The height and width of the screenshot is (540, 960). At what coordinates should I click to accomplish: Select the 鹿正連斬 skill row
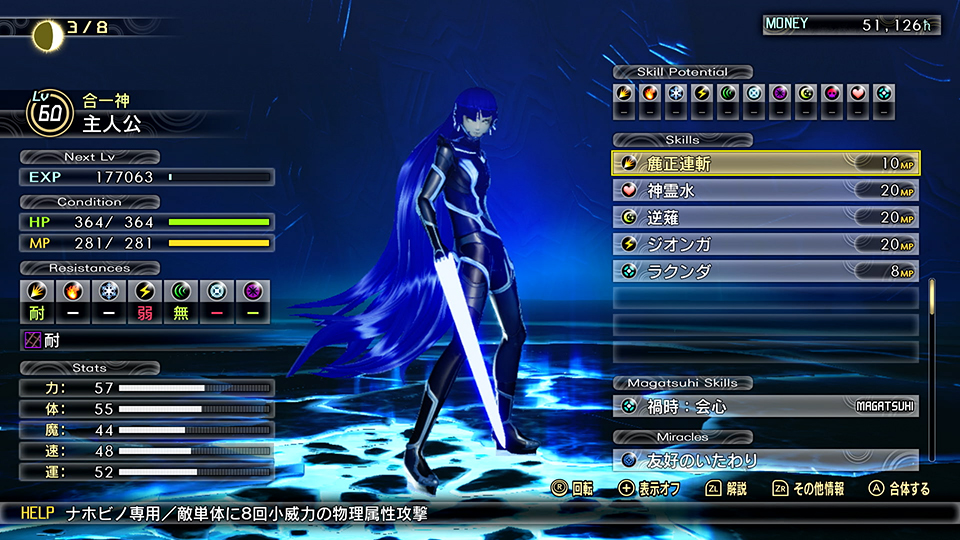coord(765,164)
